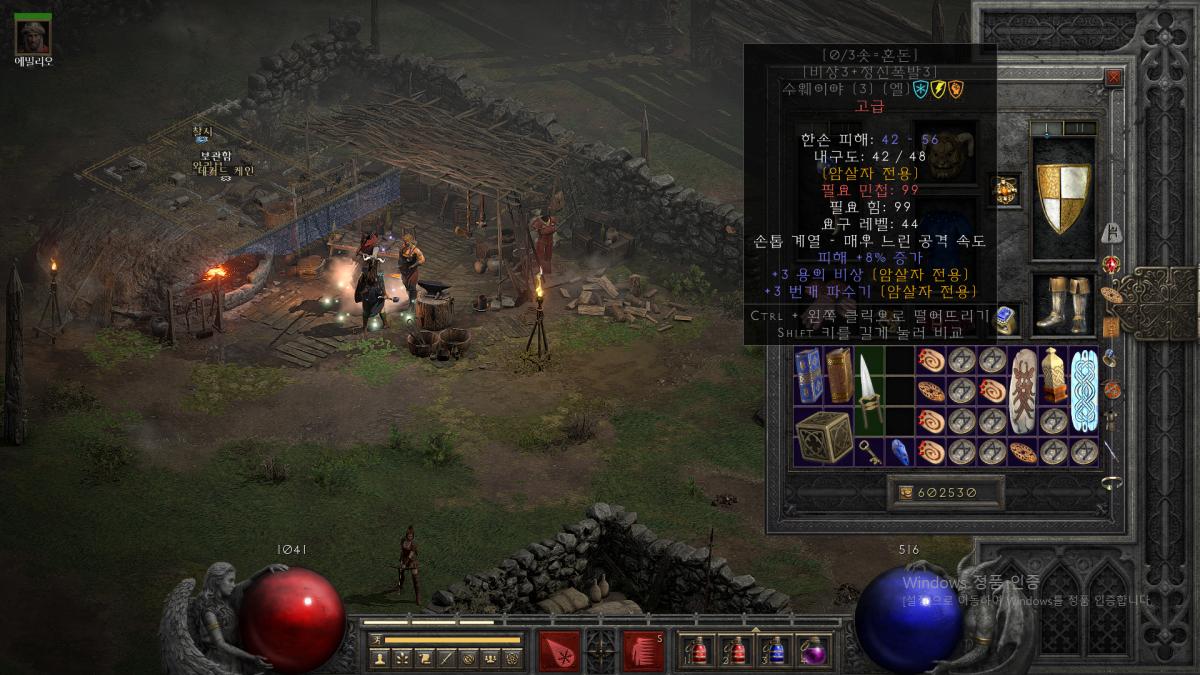Viewport: 1200px width, 675px height.
Task: Close the inventory panel with the red X
Action: tap(1113, 77)
